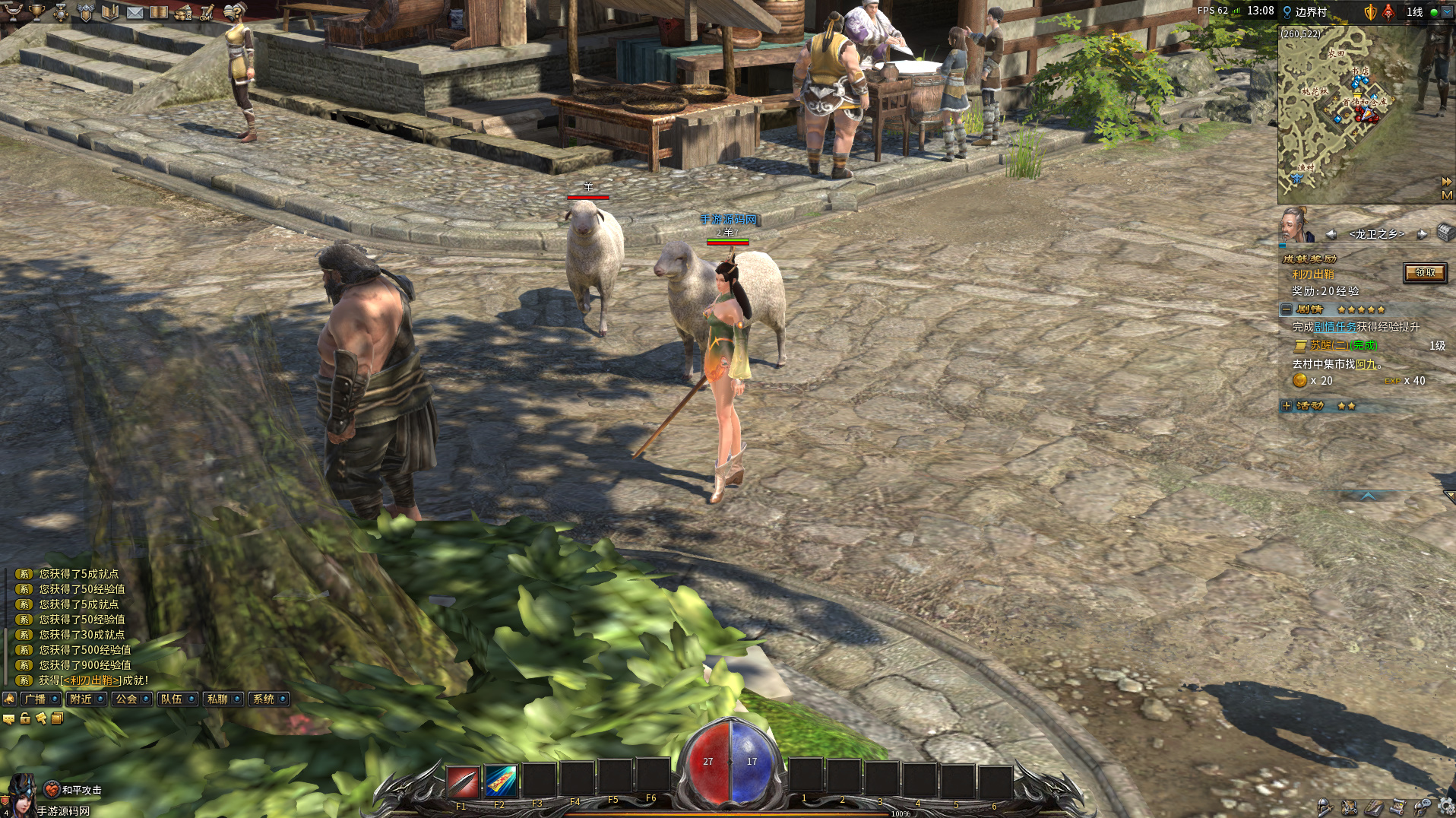This screenshot has width=1456, height=818.
Task: Open the GM support icon
Action: coord(207,12)
